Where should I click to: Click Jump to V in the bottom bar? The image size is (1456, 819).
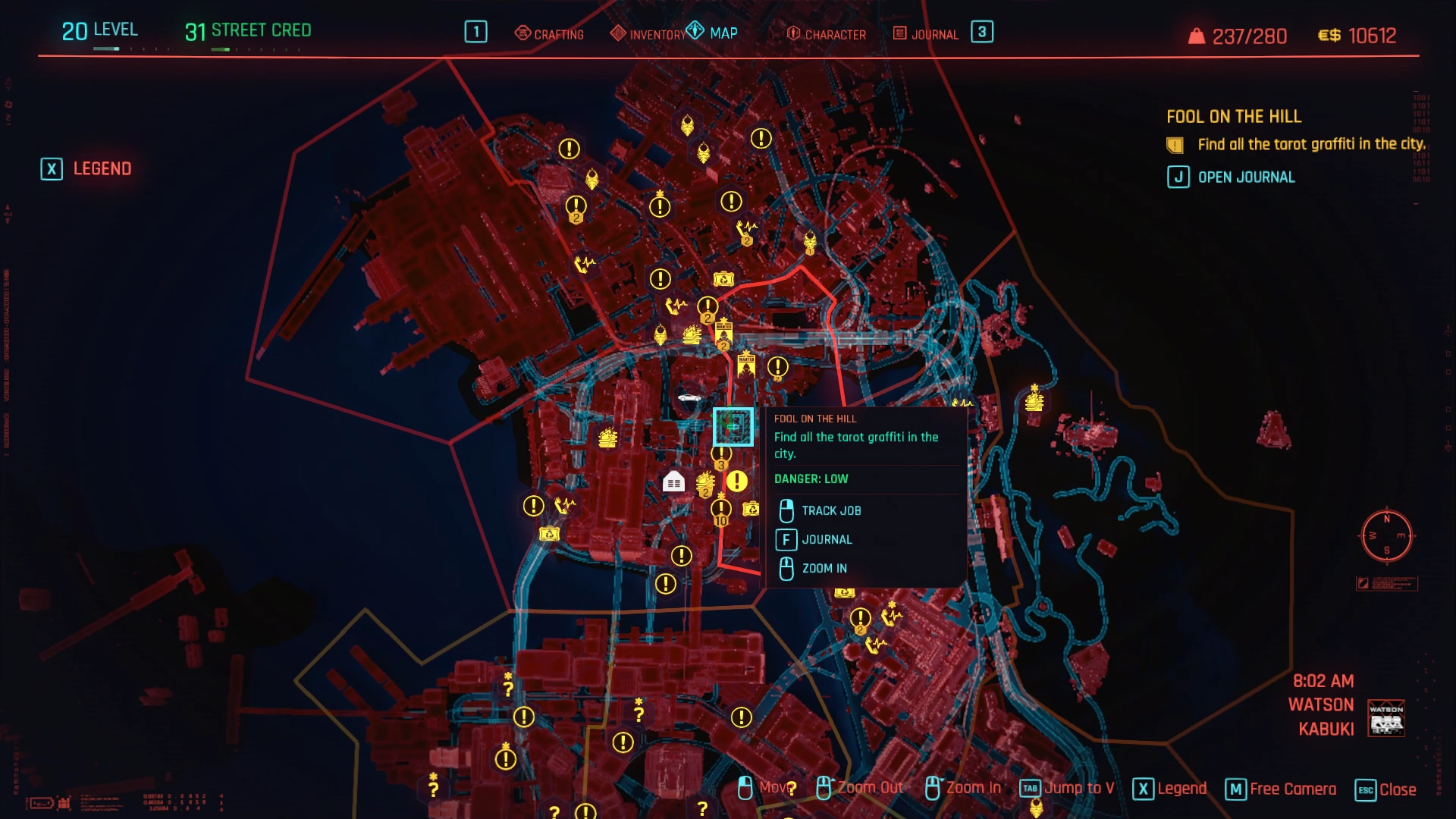point(1067,789)
